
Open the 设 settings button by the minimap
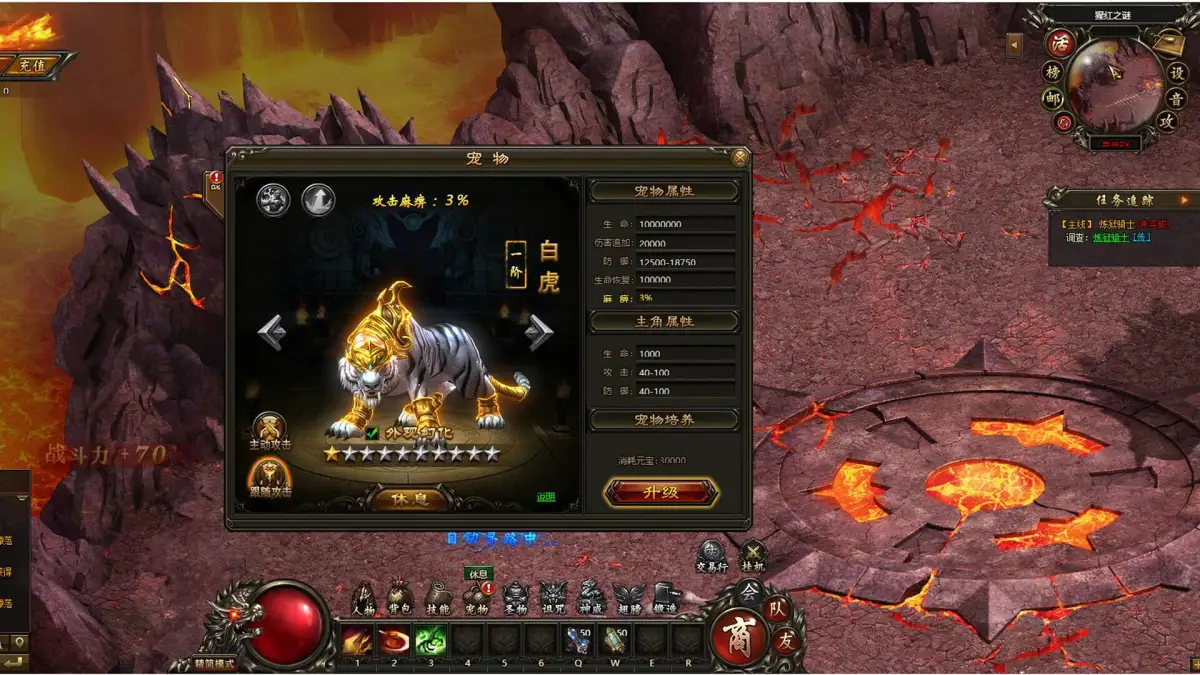pyautogui.click(x=1177, y=73)
